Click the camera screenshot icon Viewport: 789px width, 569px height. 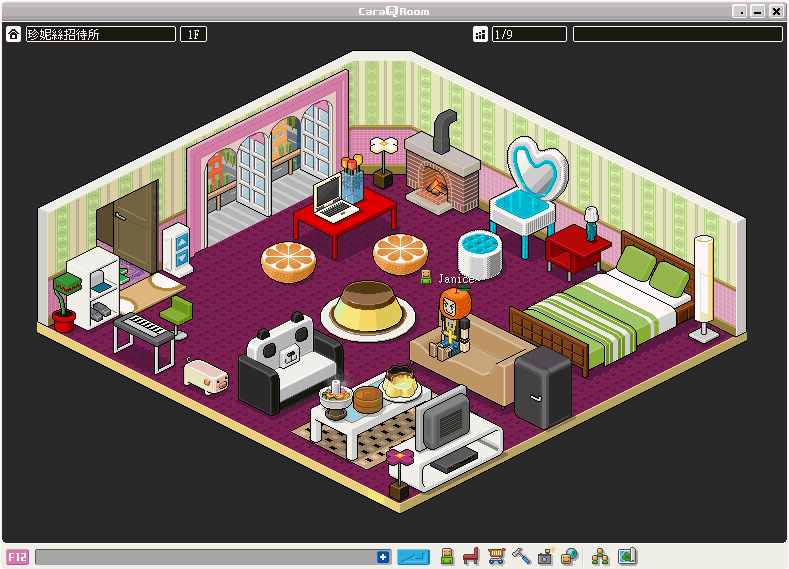pos(545,557)
